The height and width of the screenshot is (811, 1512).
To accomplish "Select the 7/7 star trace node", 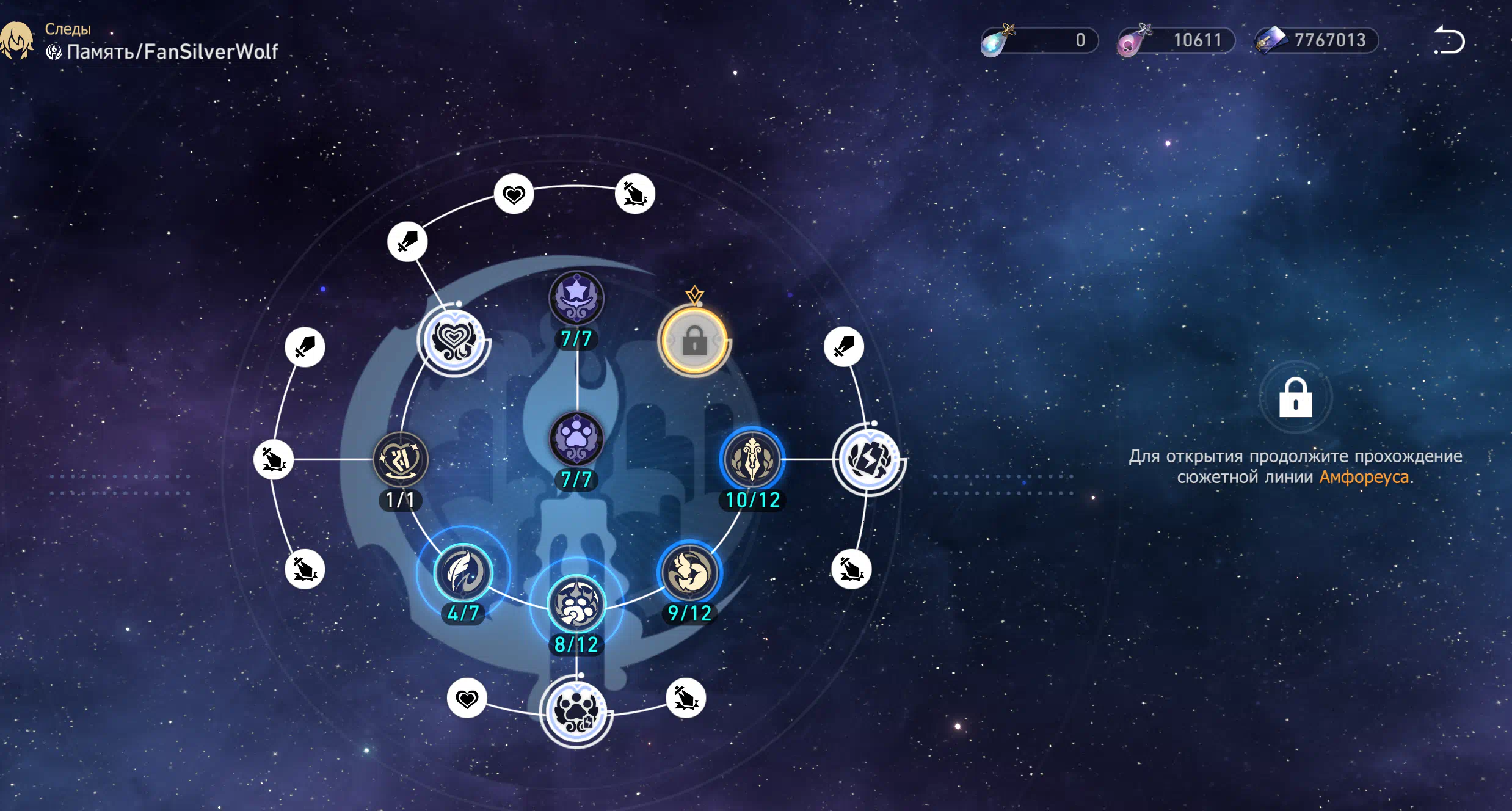I will tap(576, 299).
